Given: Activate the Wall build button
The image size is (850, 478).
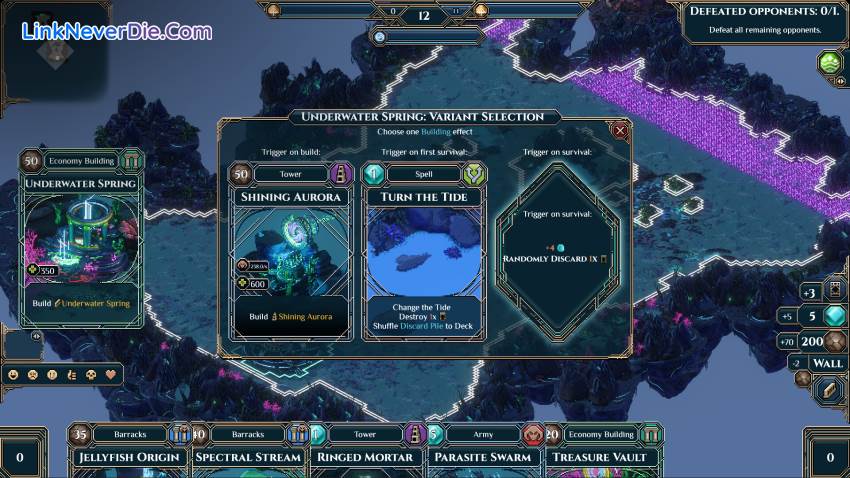Looking at the screenshot, I should (829, 364).
